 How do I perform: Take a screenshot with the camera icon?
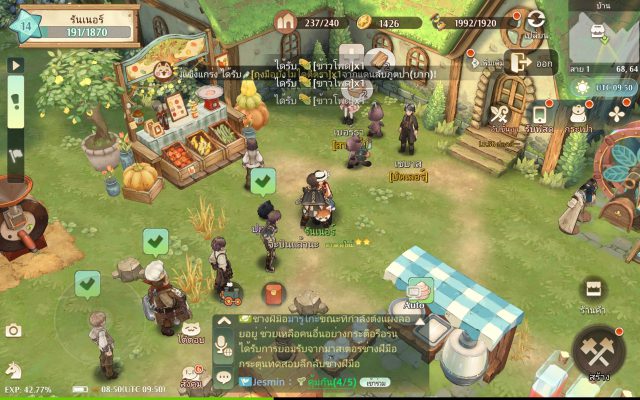[x=13, y=330]
